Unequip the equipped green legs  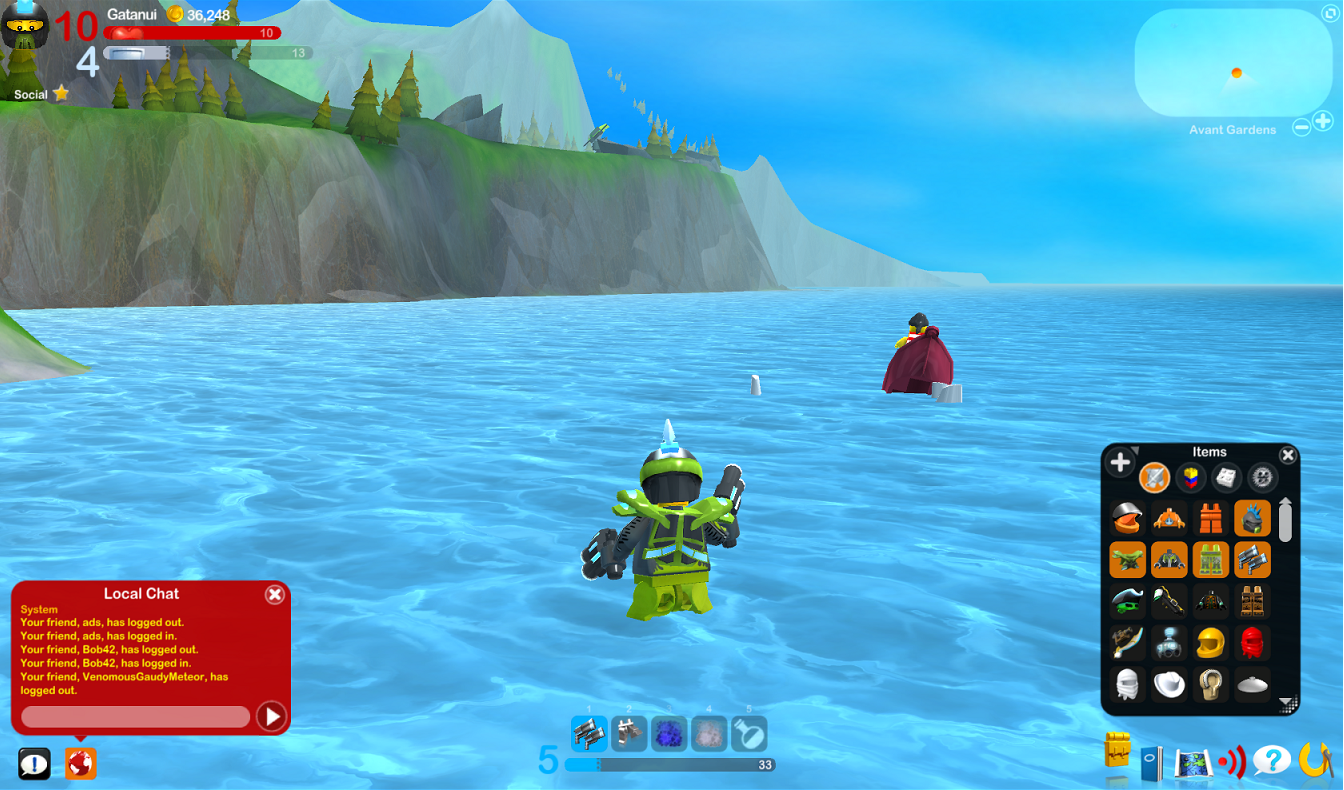(x=1211, y=559)
